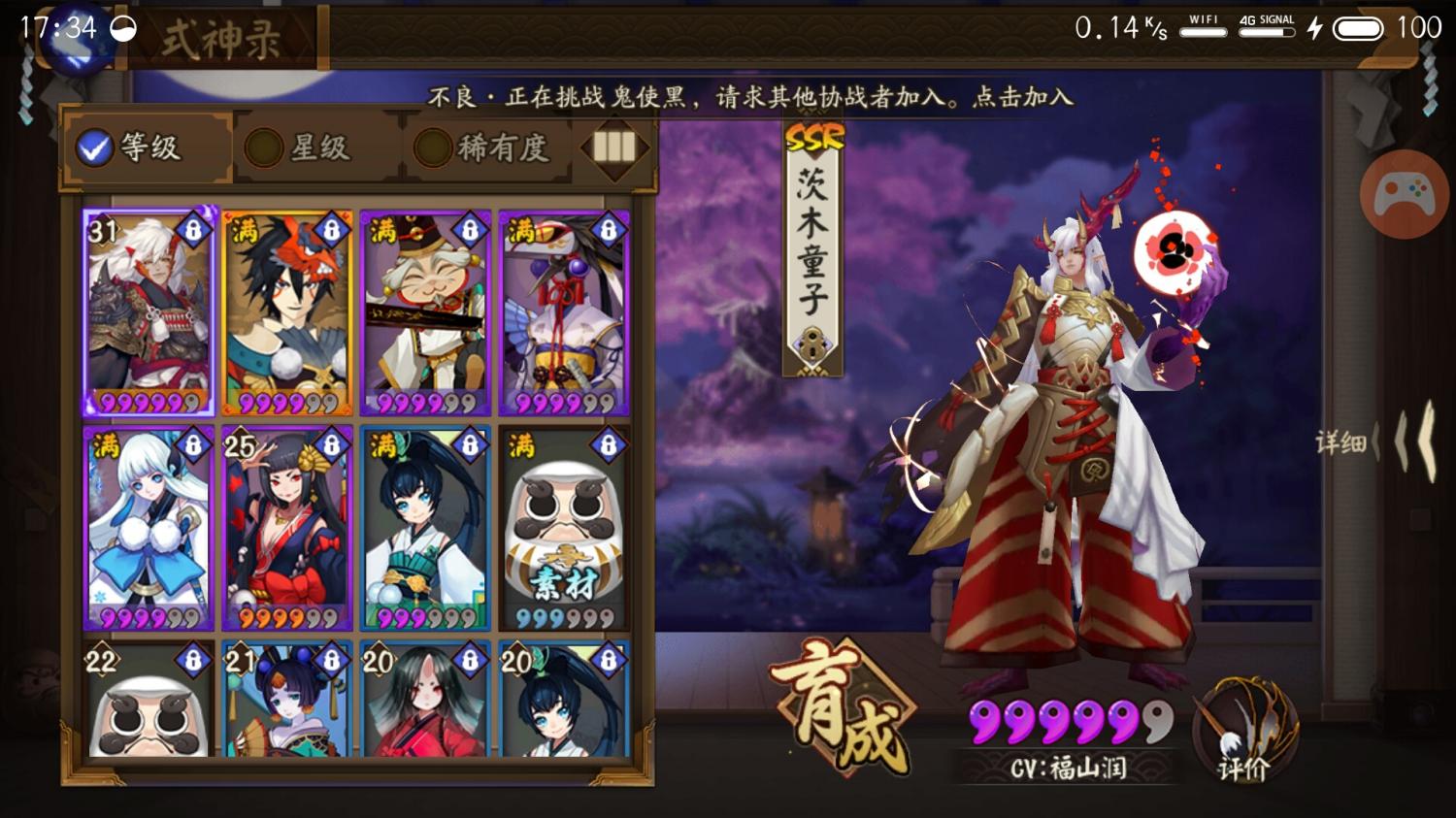Image resolution: width=1456 pixels, height=818 pixels.
Task: Click the lock seal under 茨木童子 nameplate
Action: coord(811,341)
